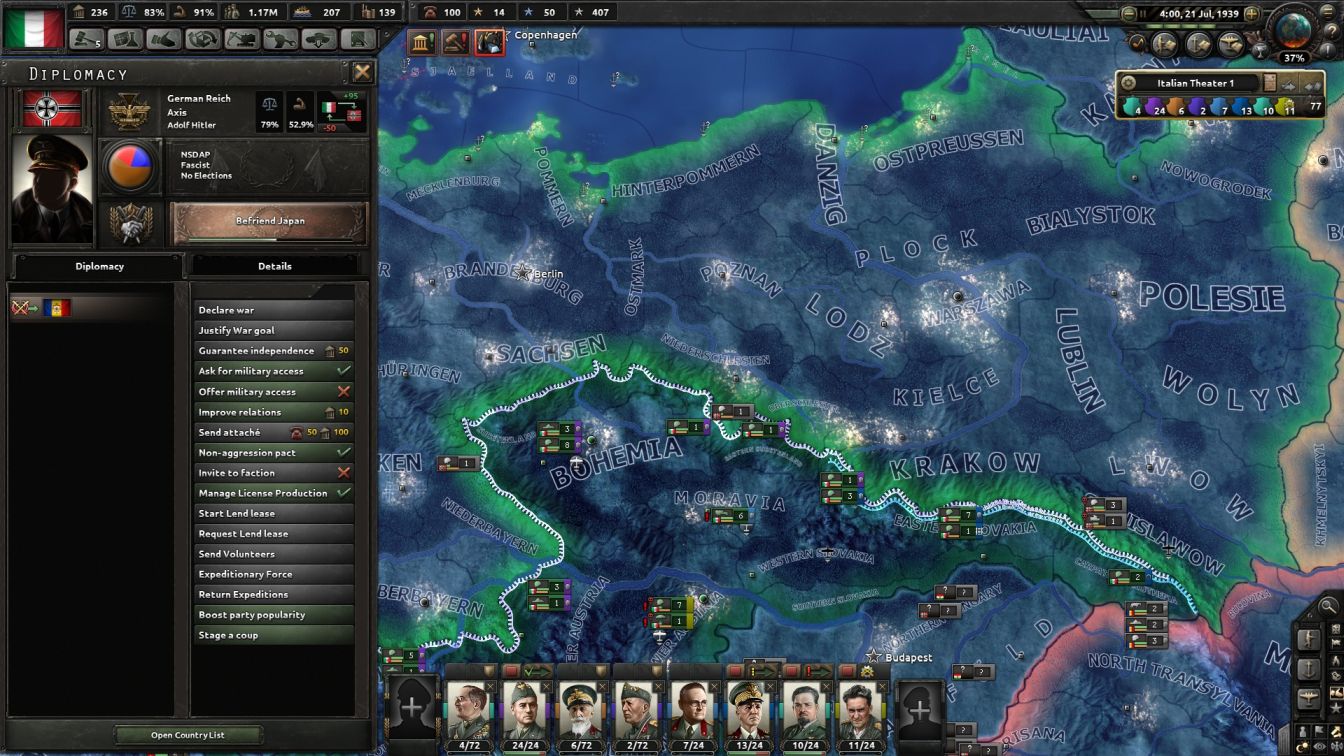Screen dimensions: 1344x756
Task: Toggle the in-game radio music note icon
Action: click(x=1139, y=43)
